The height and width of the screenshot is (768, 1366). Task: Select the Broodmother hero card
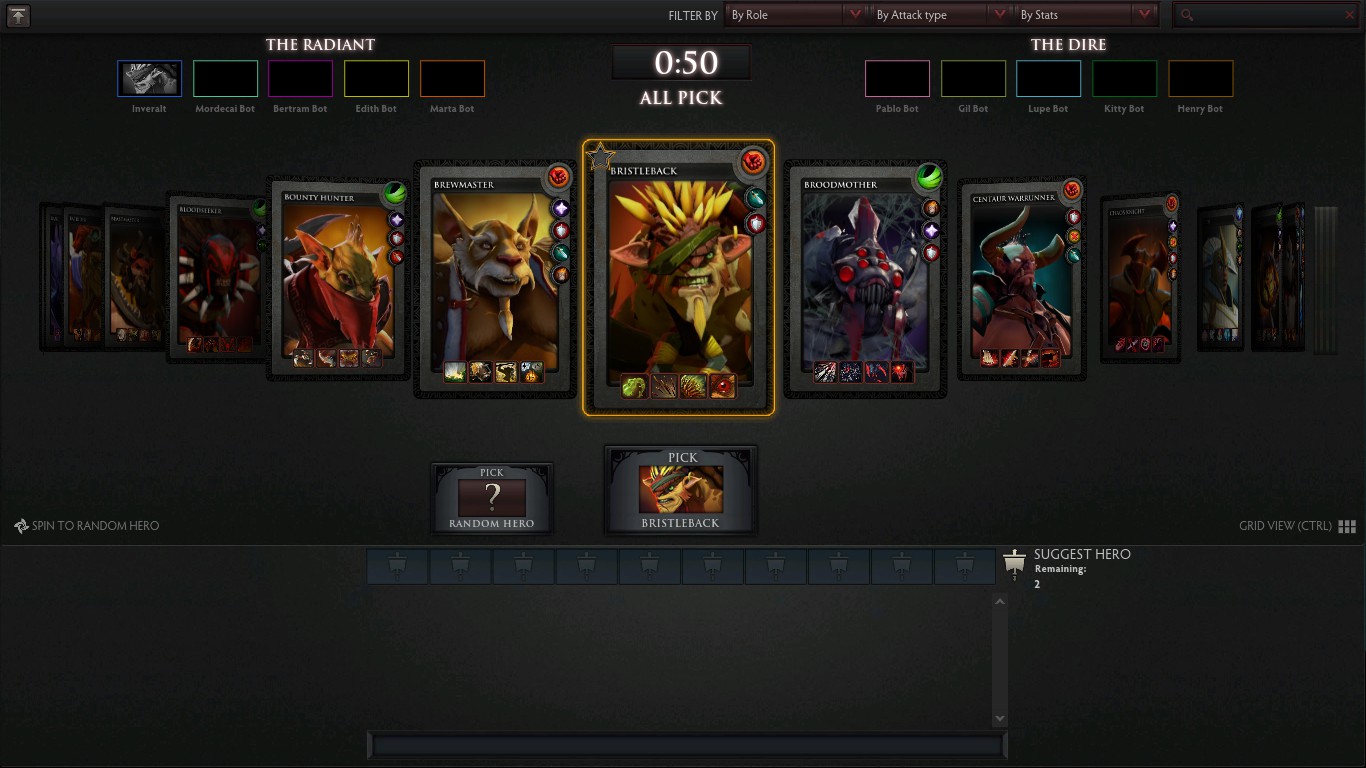click(x=864, y=280)
